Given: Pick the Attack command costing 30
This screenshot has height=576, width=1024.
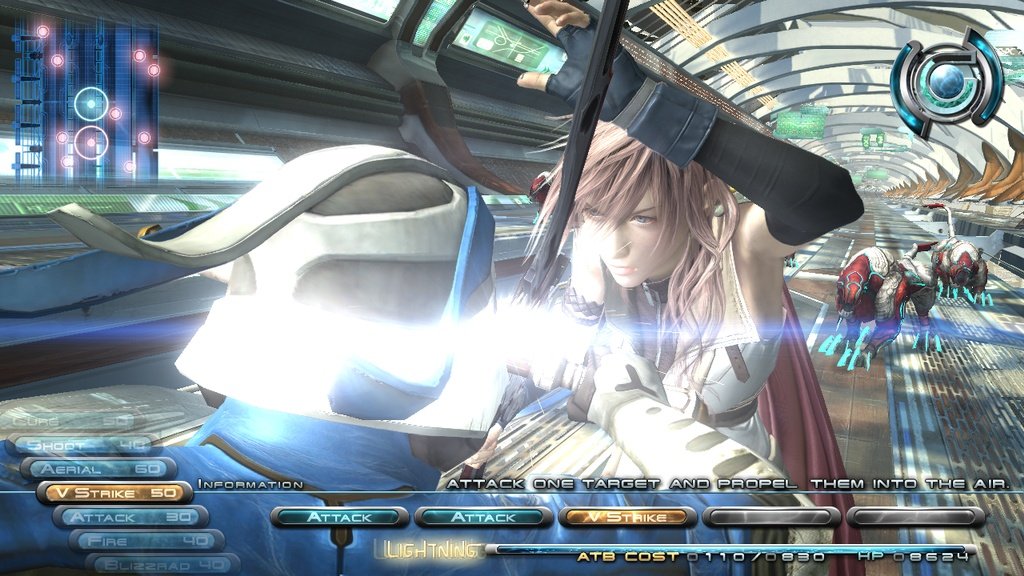Looking at the screenshot, I should click(x=130, y=517).
